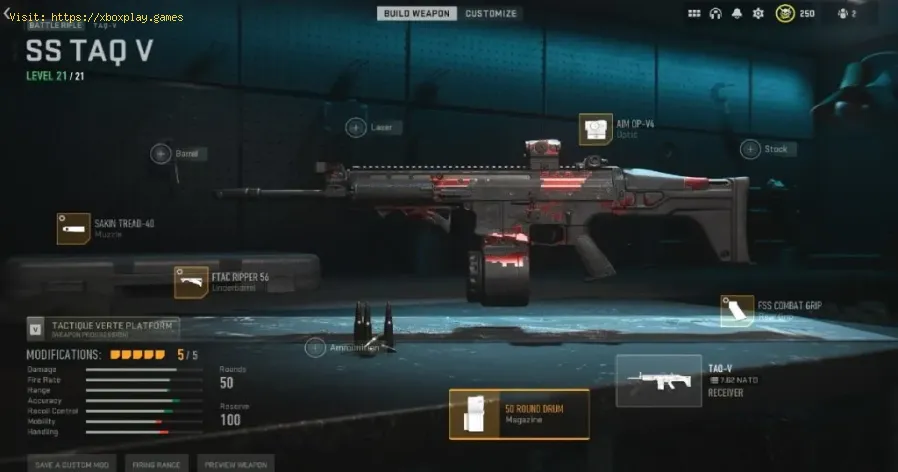Open the FSS Combat Grip slot
Screen dimensions: 898x472
[738, 310]
